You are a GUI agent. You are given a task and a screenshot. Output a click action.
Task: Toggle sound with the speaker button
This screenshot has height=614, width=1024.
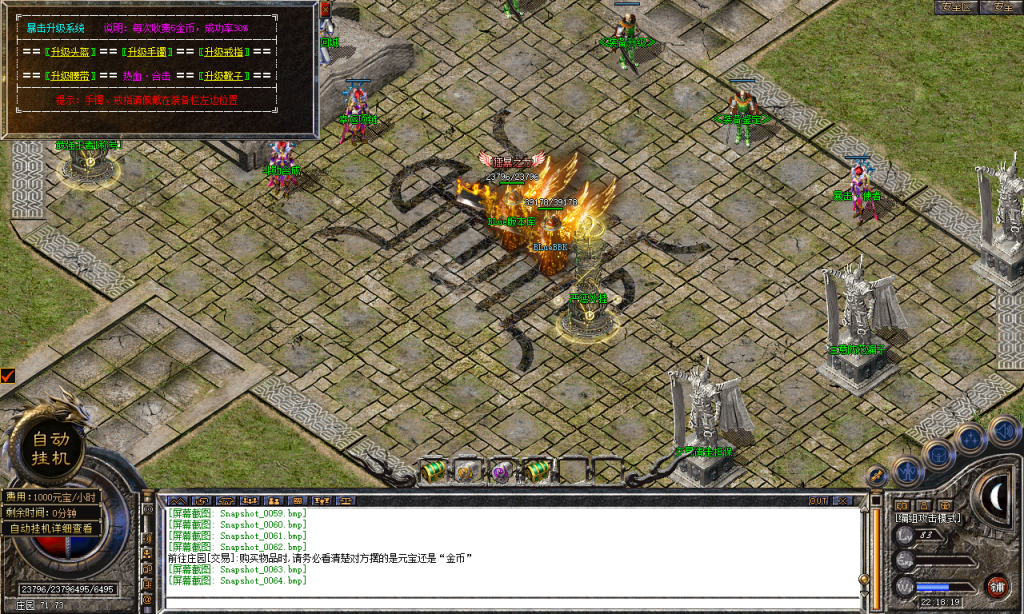(x=1003, y=431)
